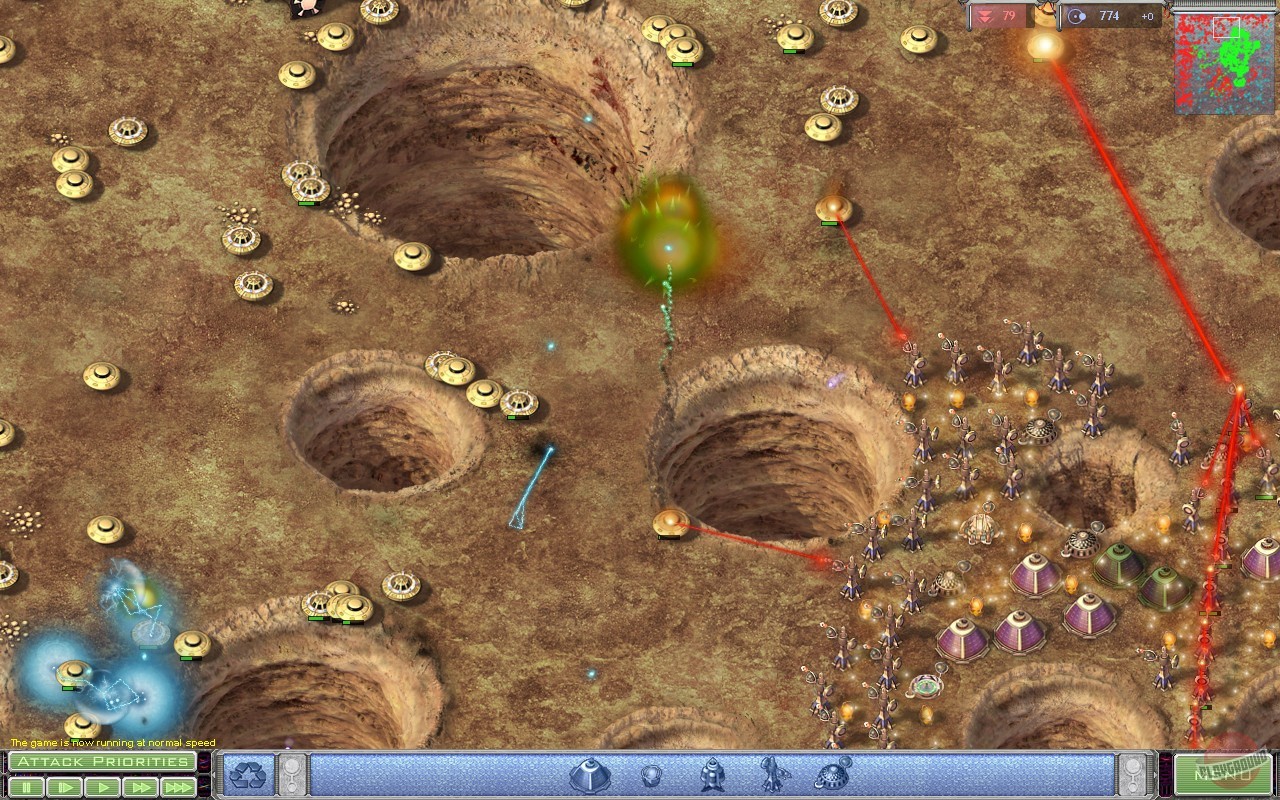
Task: Click the slow-motion step speed button
Action: [x=63, y=786]
